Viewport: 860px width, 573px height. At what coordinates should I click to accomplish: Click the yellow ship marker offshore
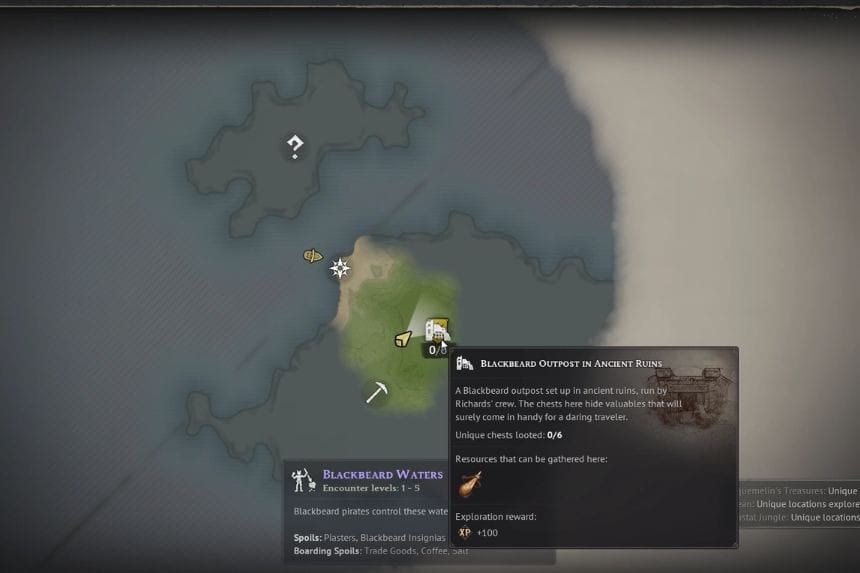pyautogui.click(x=313, y=256)
